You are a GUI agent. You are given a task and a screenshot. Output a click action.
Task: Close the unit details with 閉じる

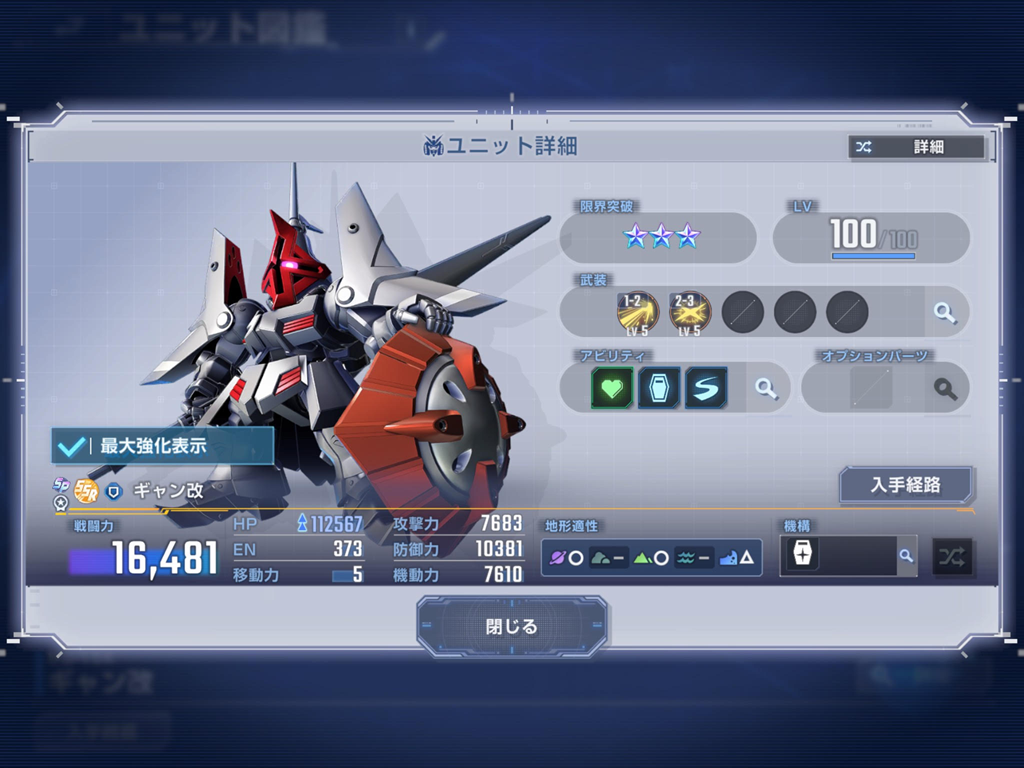pos(512,627)
